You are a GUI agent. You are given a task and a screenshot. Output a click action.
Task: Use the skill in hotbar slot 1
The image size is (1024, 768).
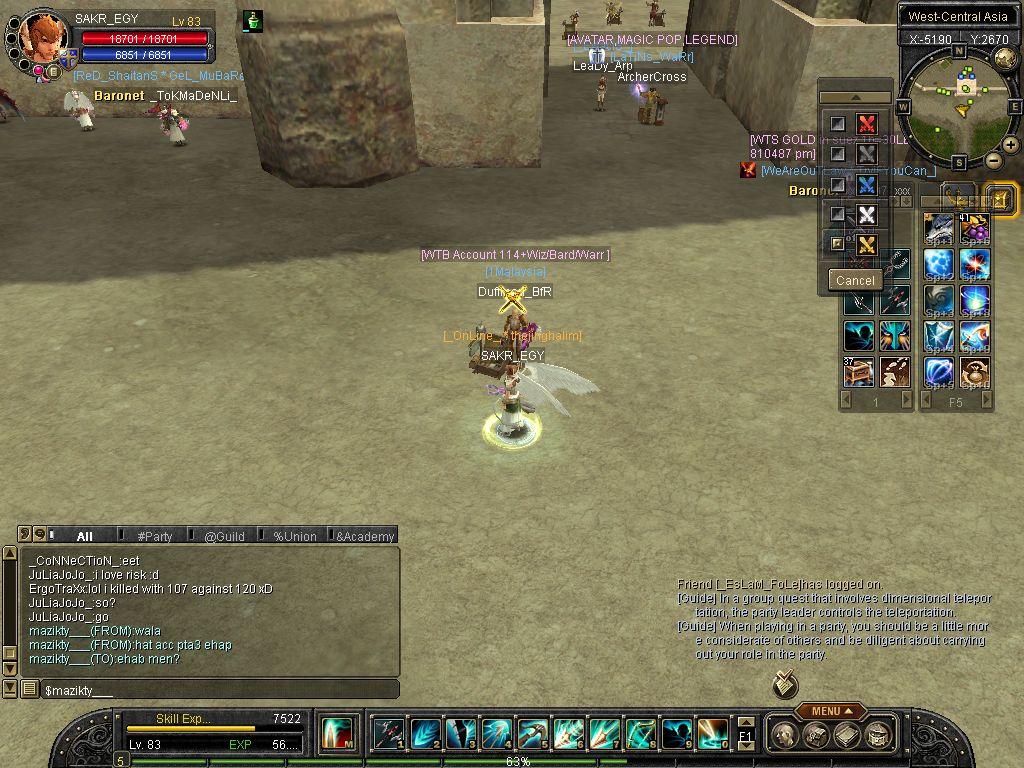point(389,734)
